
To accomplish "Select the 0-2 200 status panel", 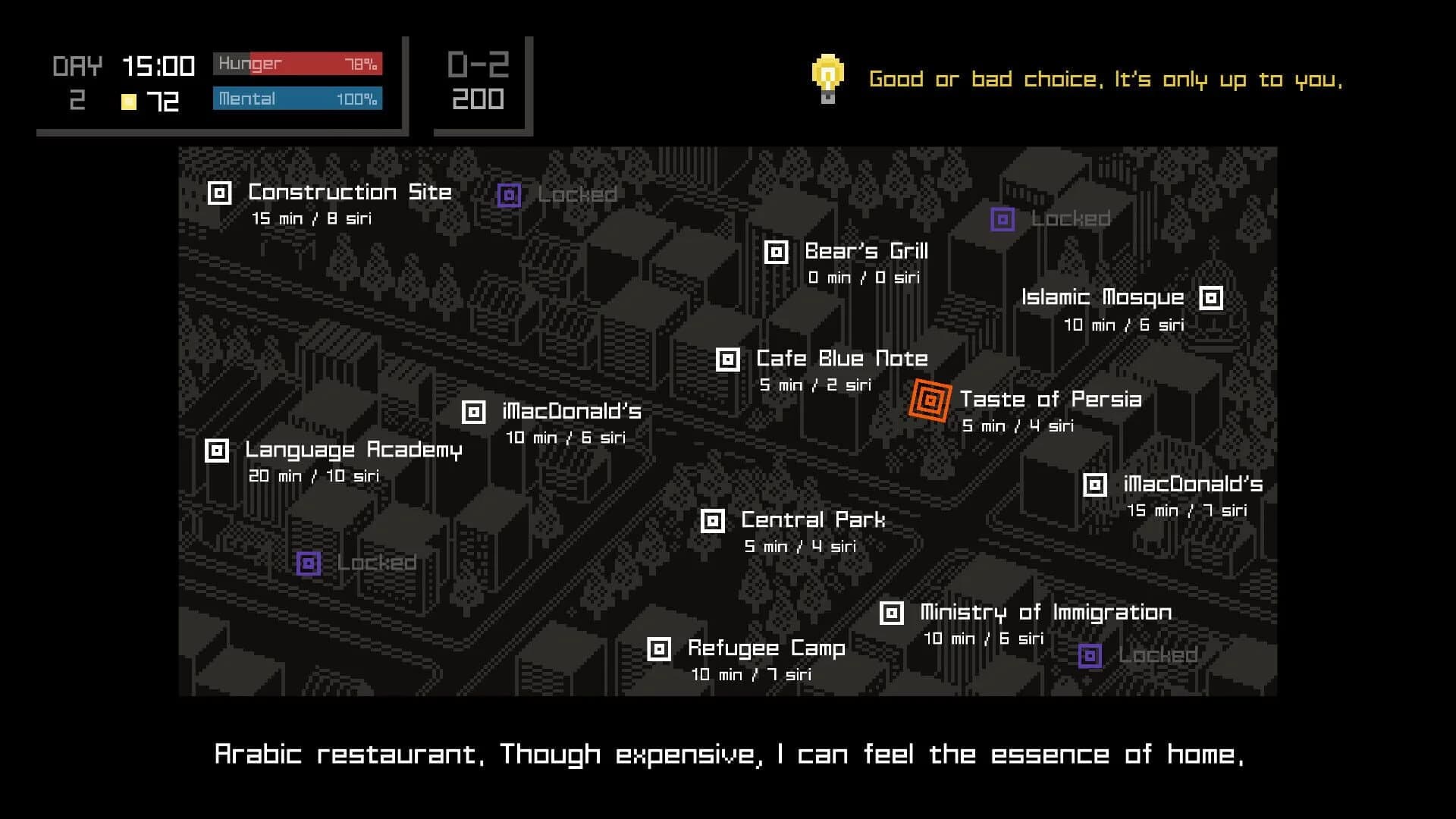I will point(478,83).
